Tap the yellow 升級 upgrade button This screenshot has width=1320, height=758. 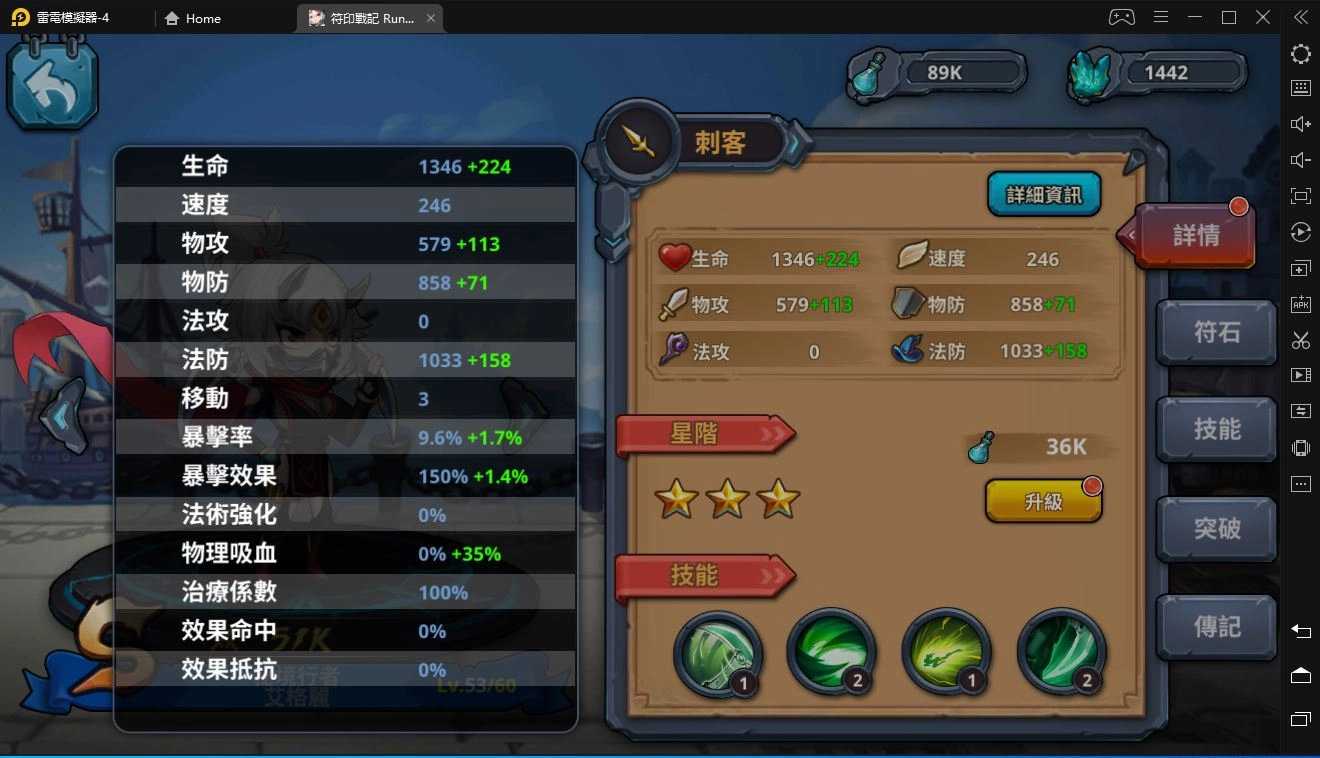[1043, 501]
